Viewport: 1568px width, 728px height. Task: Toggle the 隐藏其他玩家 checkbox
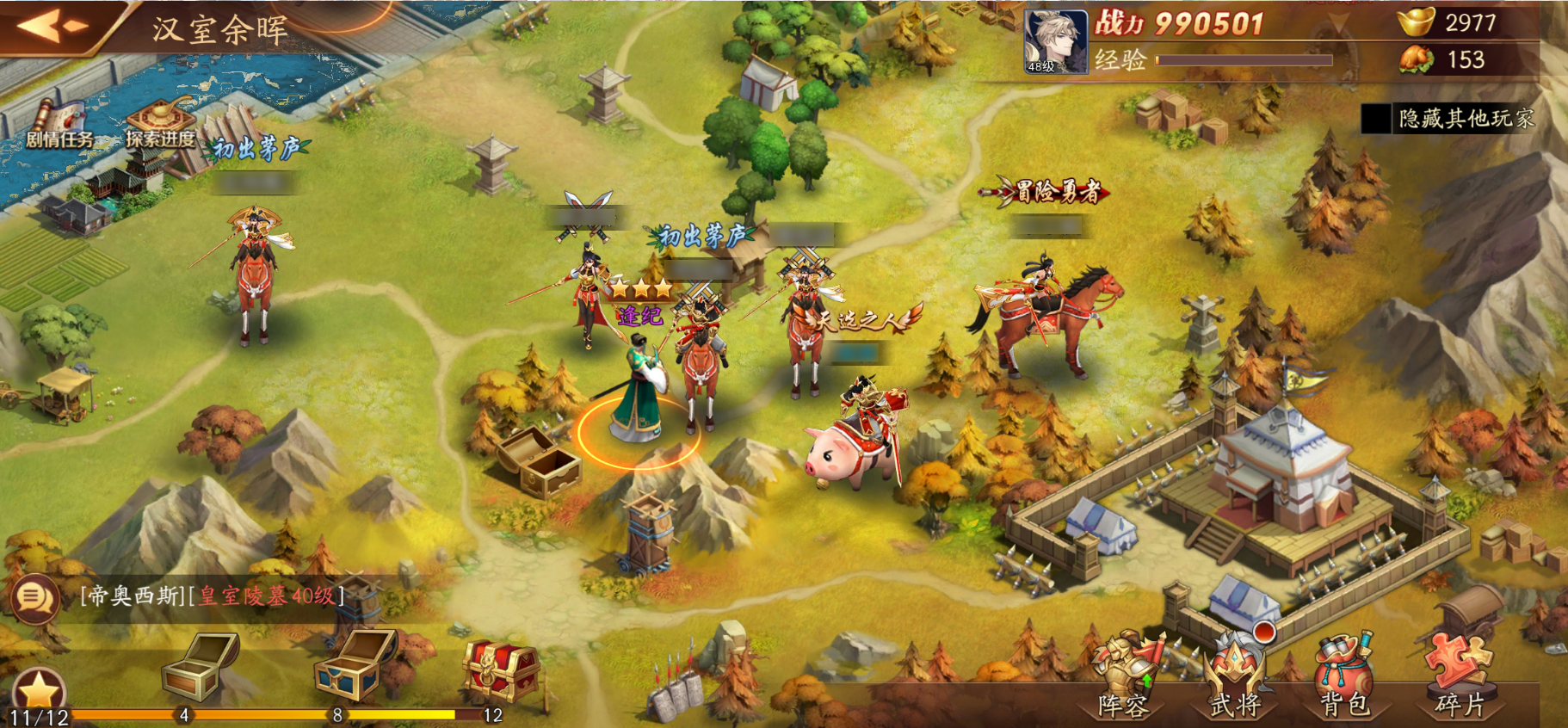(1376, 119)
